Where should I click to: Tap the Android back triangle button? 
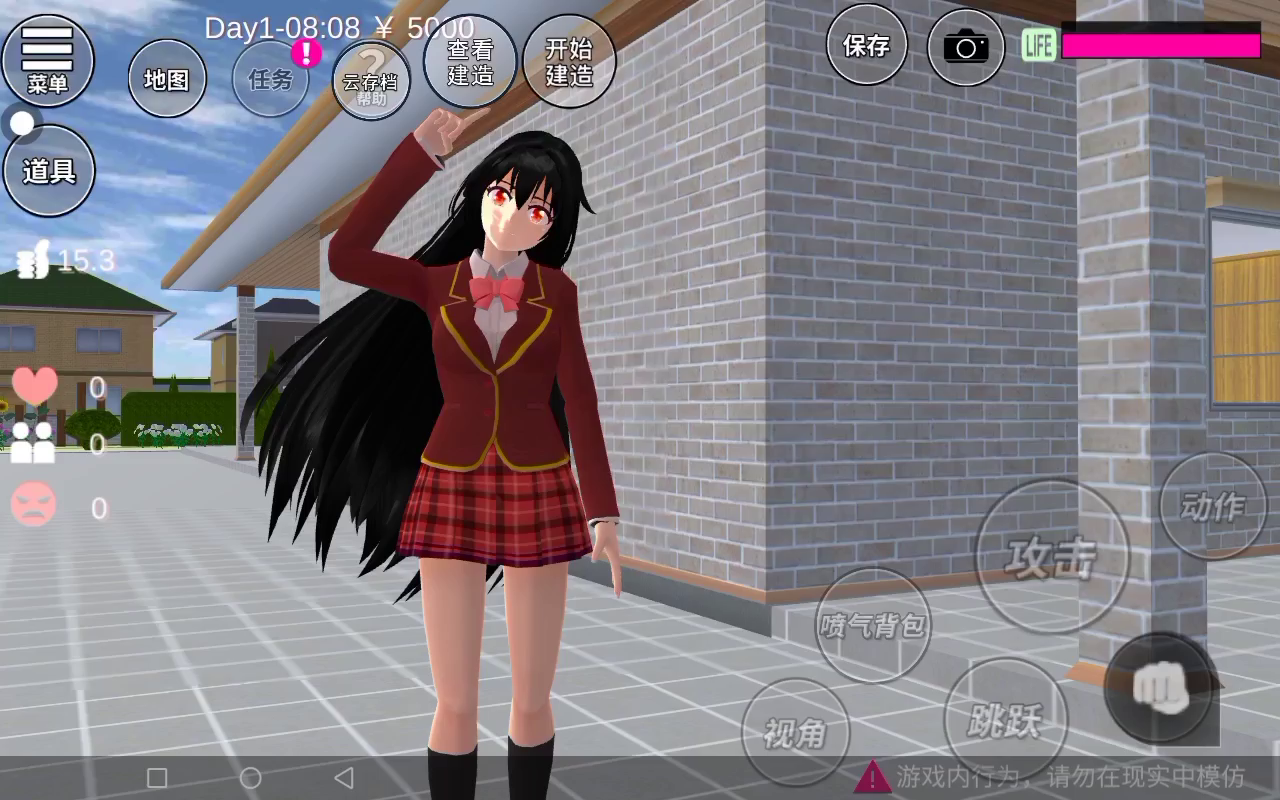(x=344, y=777)
